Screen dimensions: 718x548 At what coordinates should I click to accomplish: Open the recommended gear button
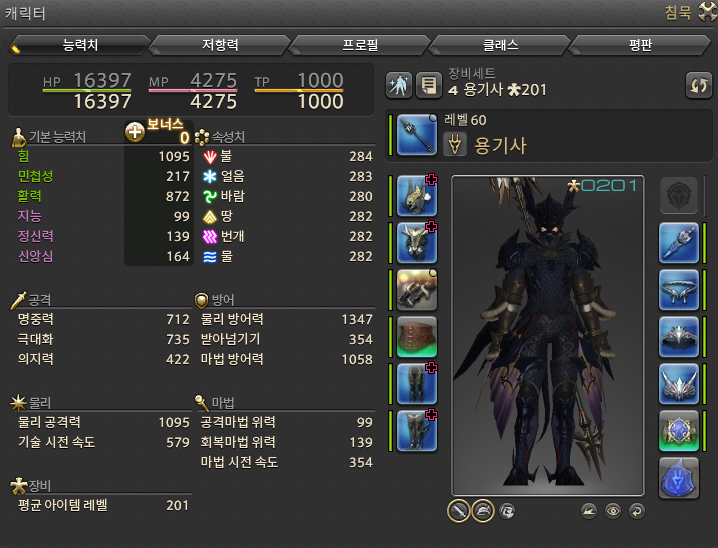pyautogui.click(x=400, y=86)
